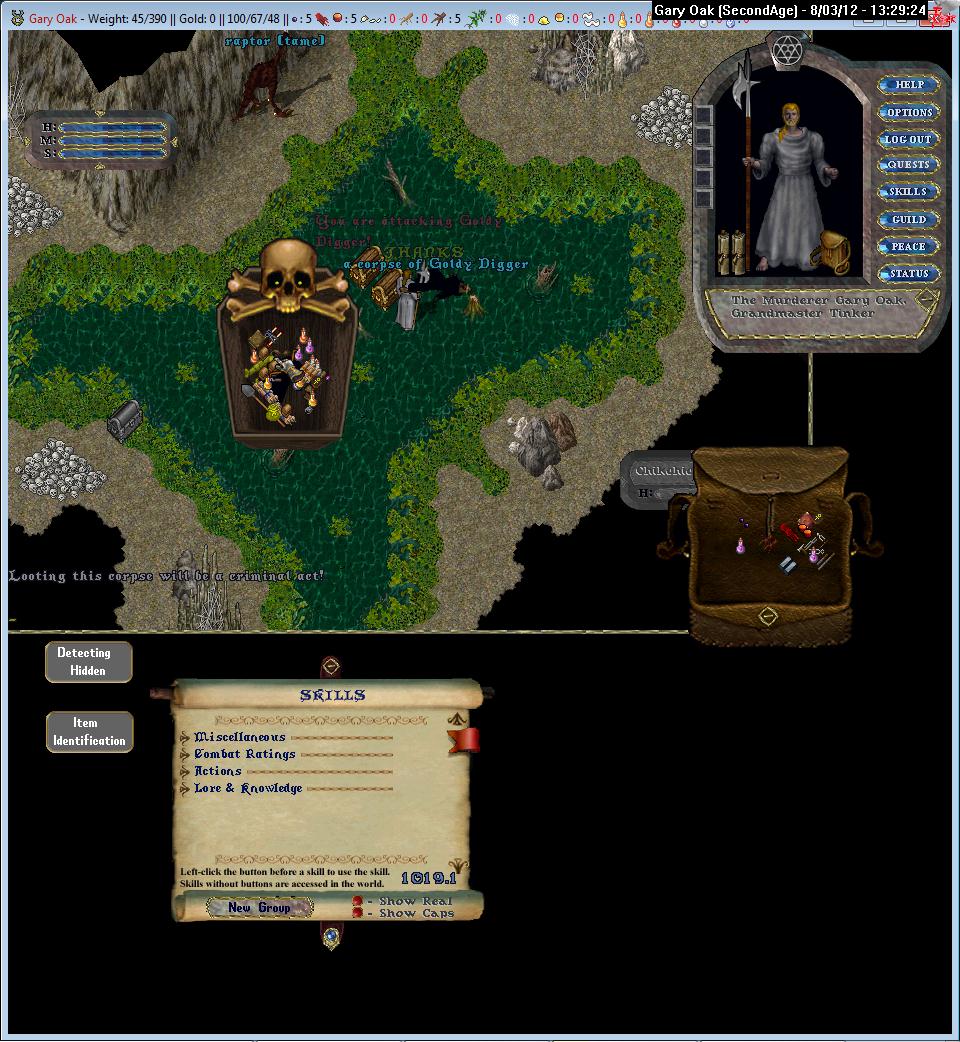Toggle Show Caps in Skills scroll
The width and height of the screenshot is (960, 1042).
click(x=357, y=913)
